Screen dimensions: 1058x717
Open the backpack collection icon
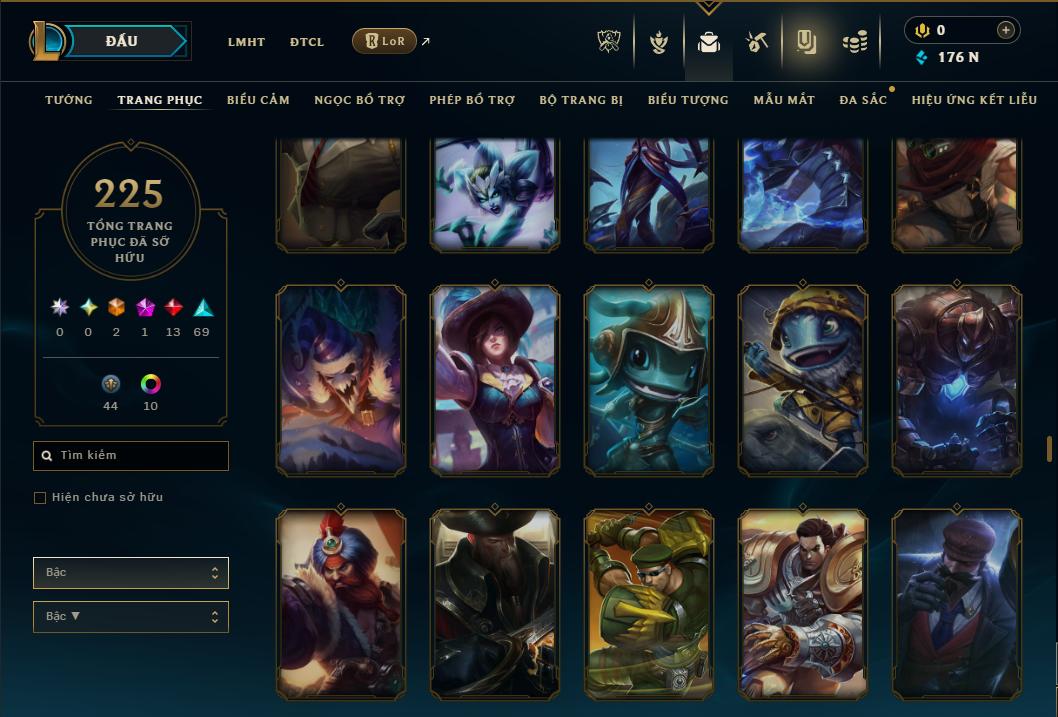(x=708, y=42)
